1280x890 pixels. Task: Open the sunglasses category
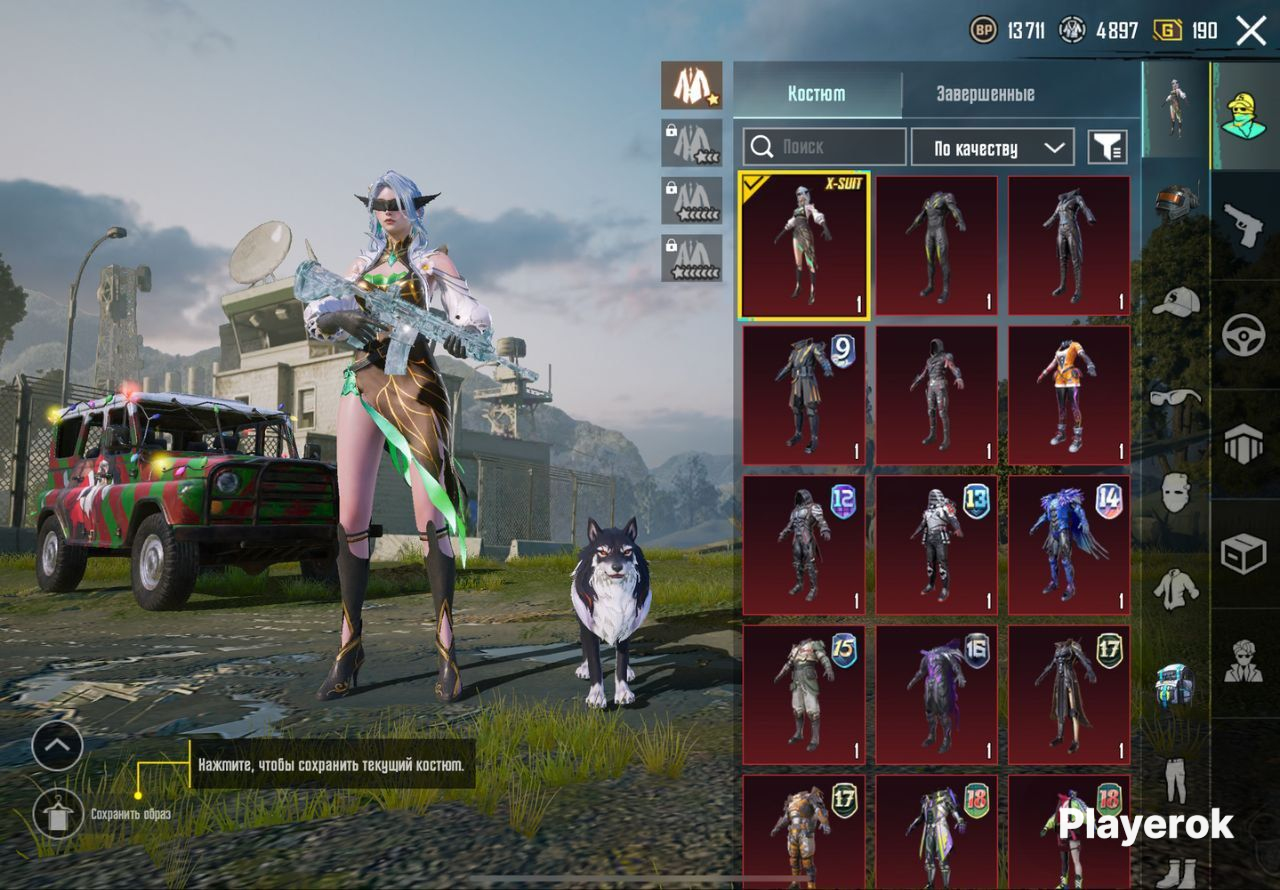pyautogui.click(x=1176, y=397)
